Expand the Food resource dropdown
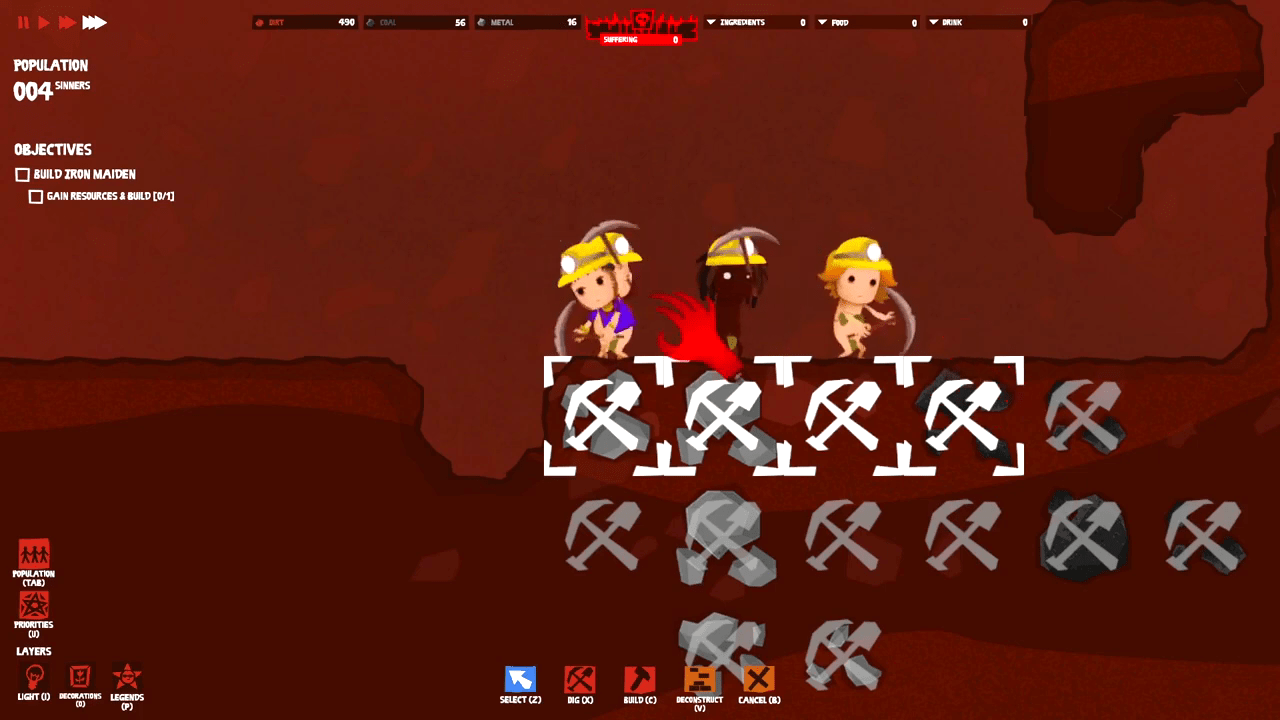The image size is (1280, 720). (x=823, y=22)
